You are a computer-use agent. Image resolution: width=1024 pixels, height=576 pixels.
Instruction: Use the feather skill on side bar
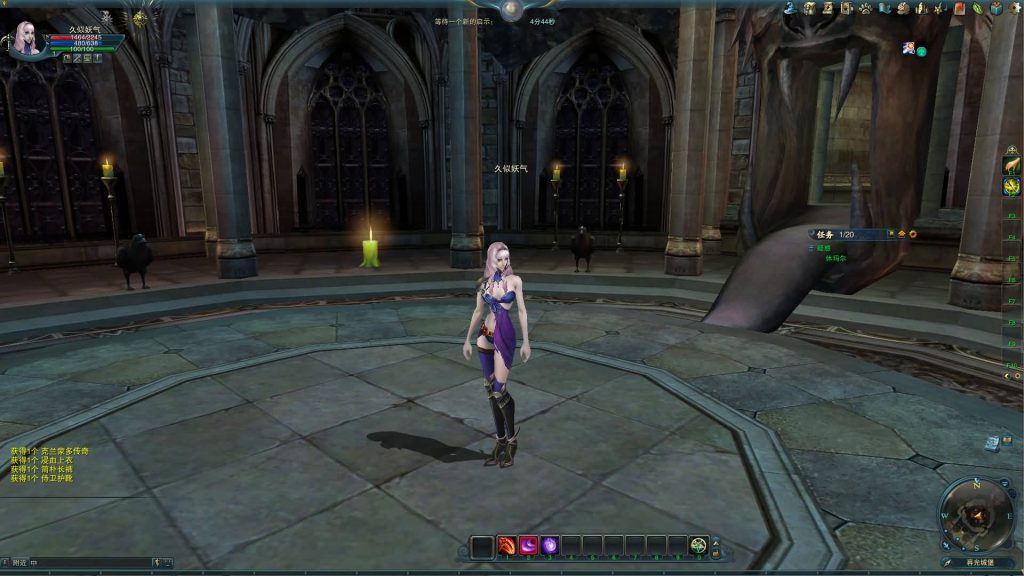pyautogui.click(x=1012, y=164)
